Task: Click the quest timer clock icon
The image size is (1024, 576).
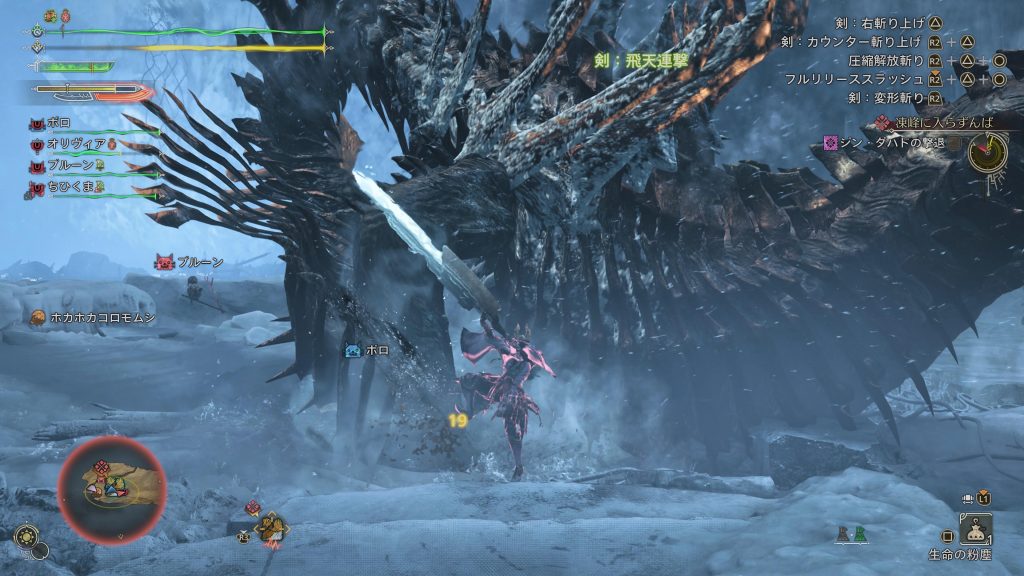Action: (x=988, y=151)
